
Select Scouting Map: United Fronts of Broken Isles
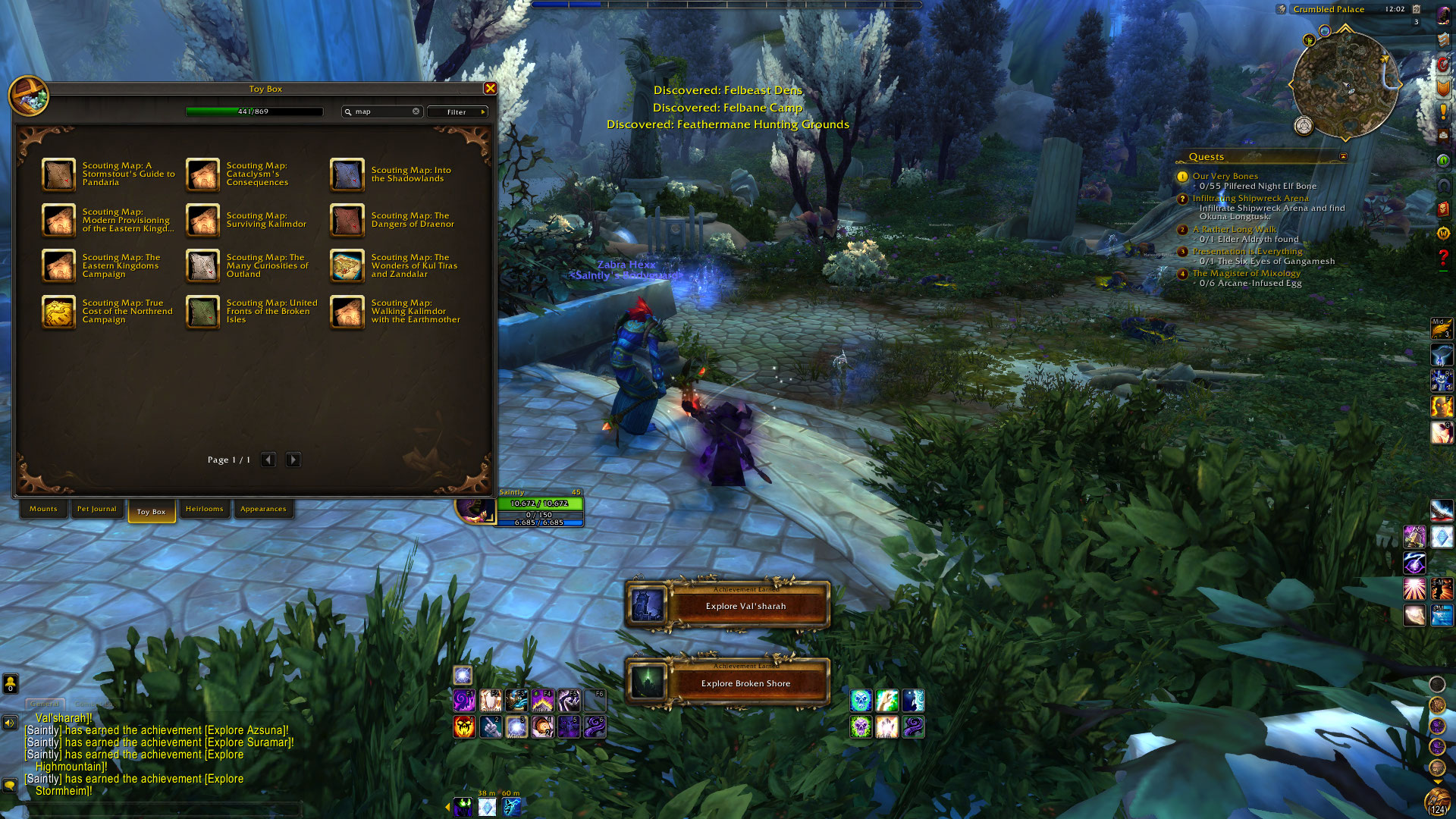[203, 311]
